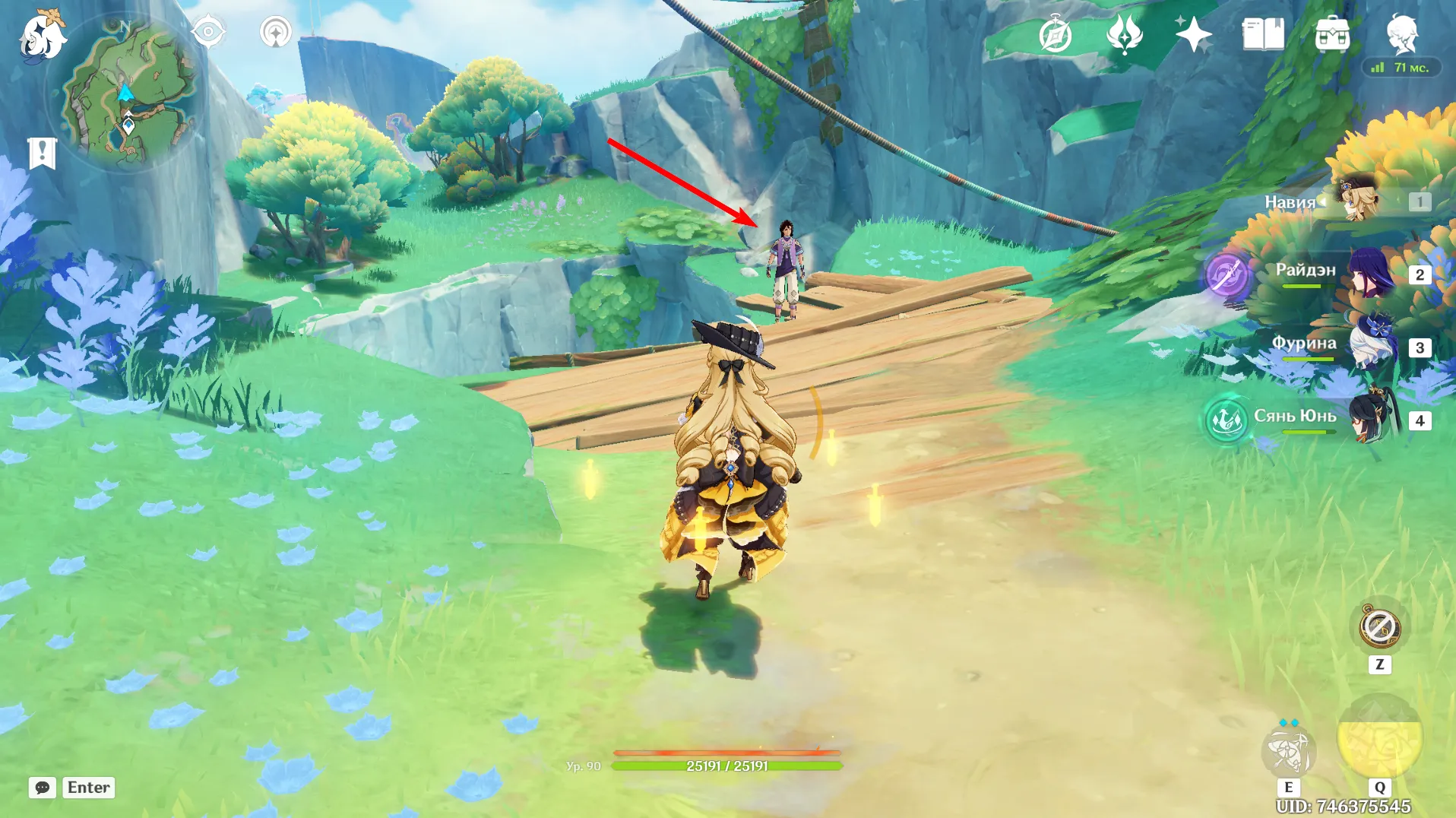Open the Paimon menu
This screenshot has width=1456, height=818.
point(42,34)
